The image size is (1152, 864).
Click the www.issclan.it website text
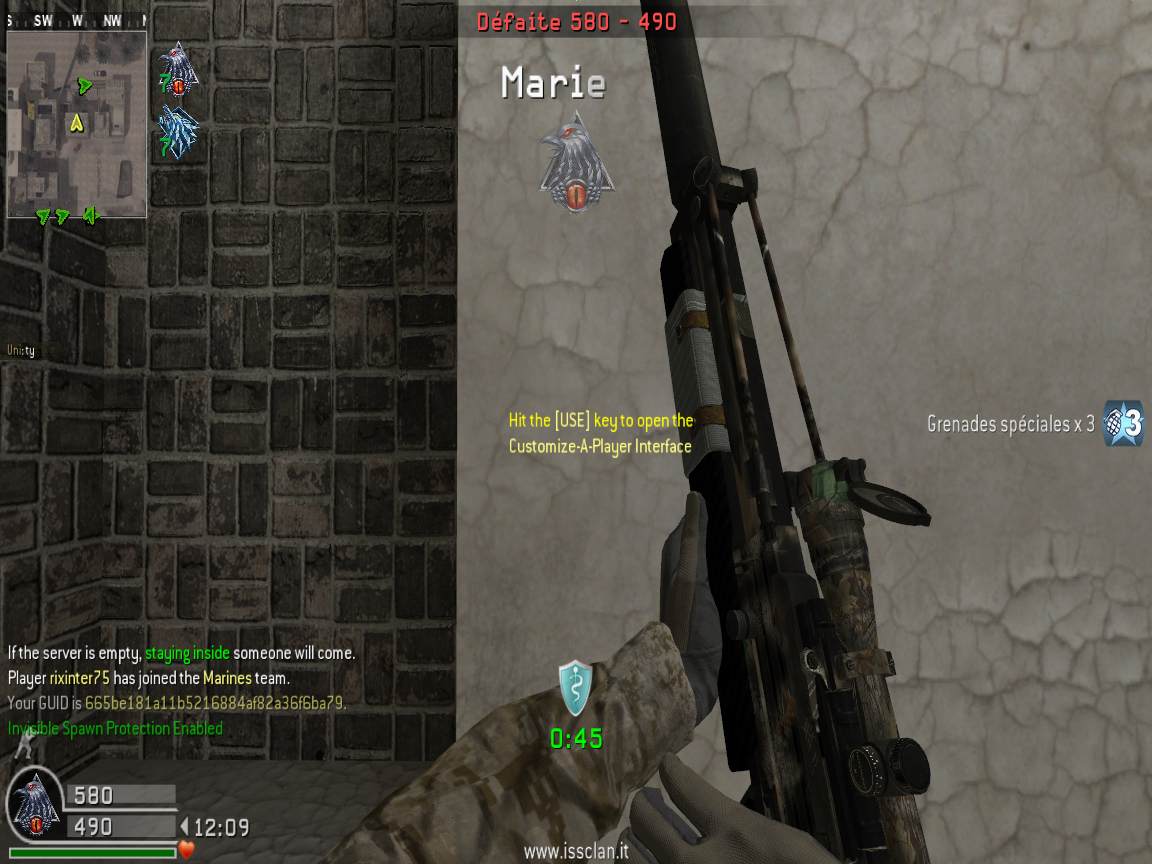(575, 852)
